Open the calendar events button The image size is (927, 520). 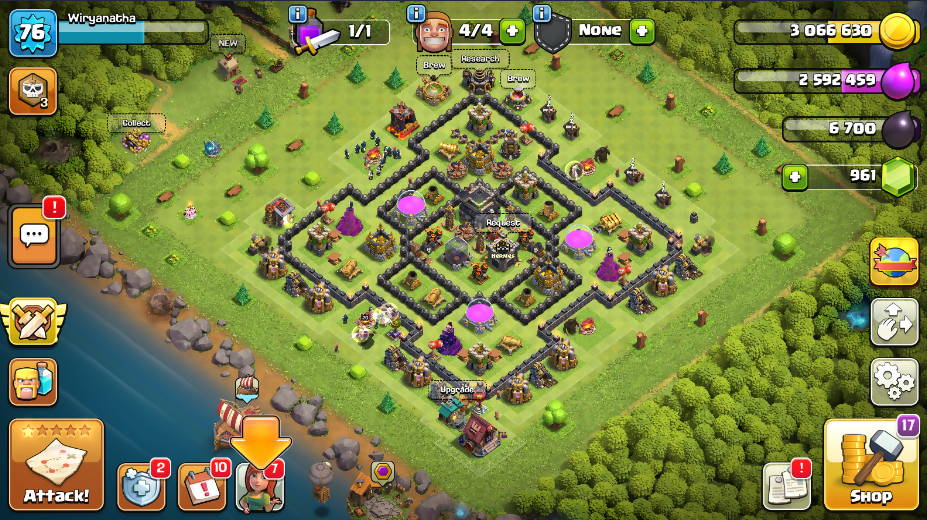tap(201, 486)
